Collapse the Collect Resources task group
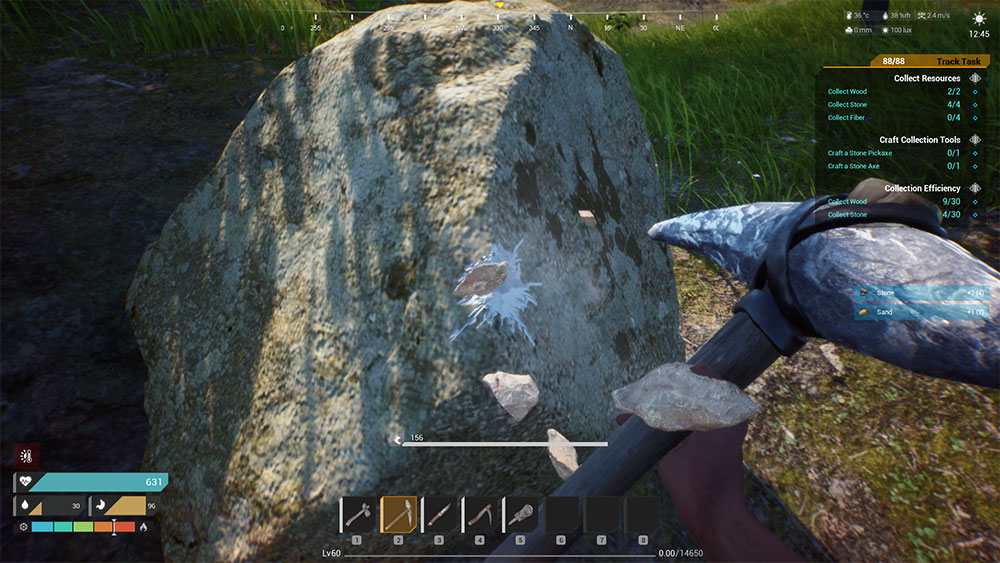 pos(975,78)
